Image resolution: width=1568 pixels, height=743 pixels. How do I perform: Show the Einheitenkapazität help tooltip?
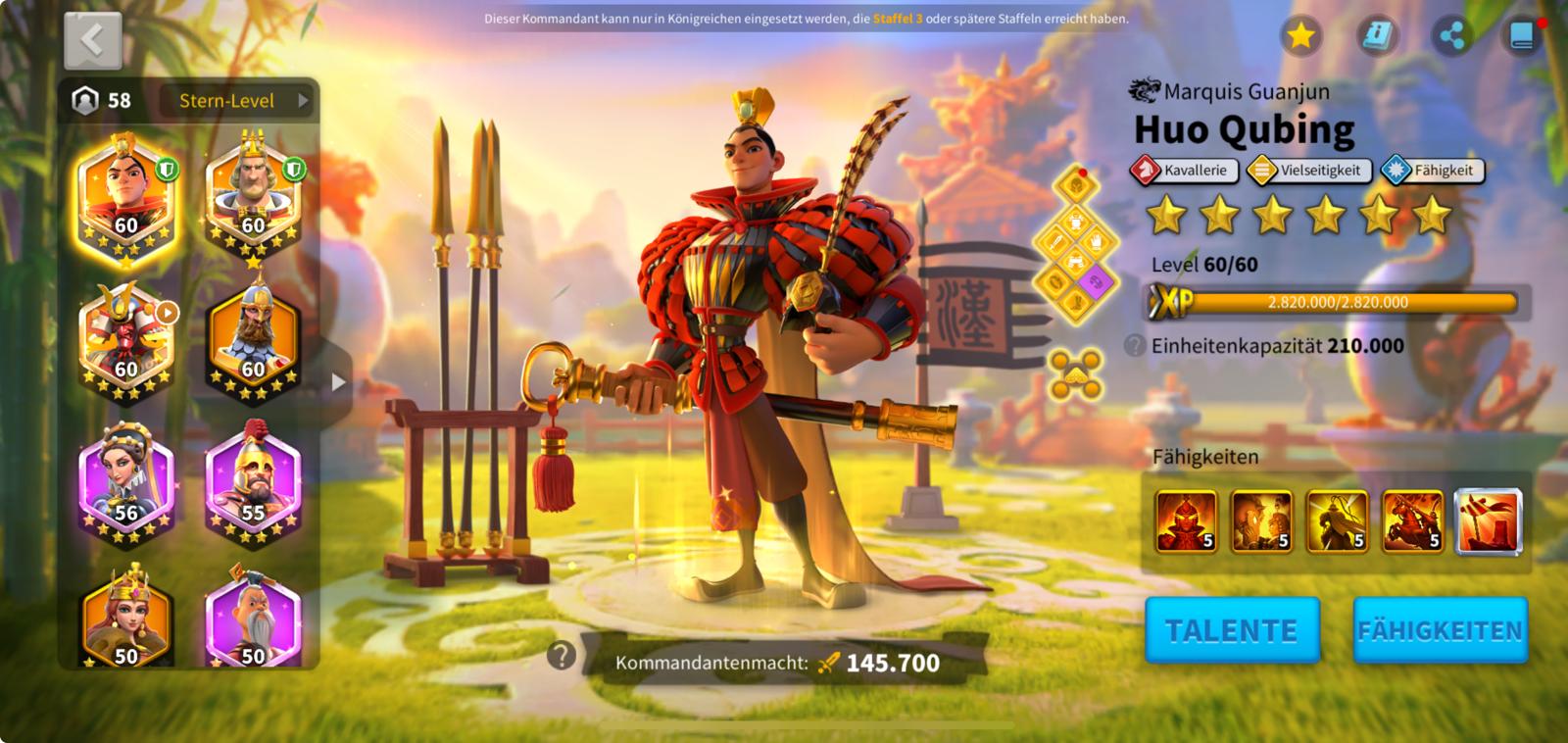click(x=1135, y=345)
